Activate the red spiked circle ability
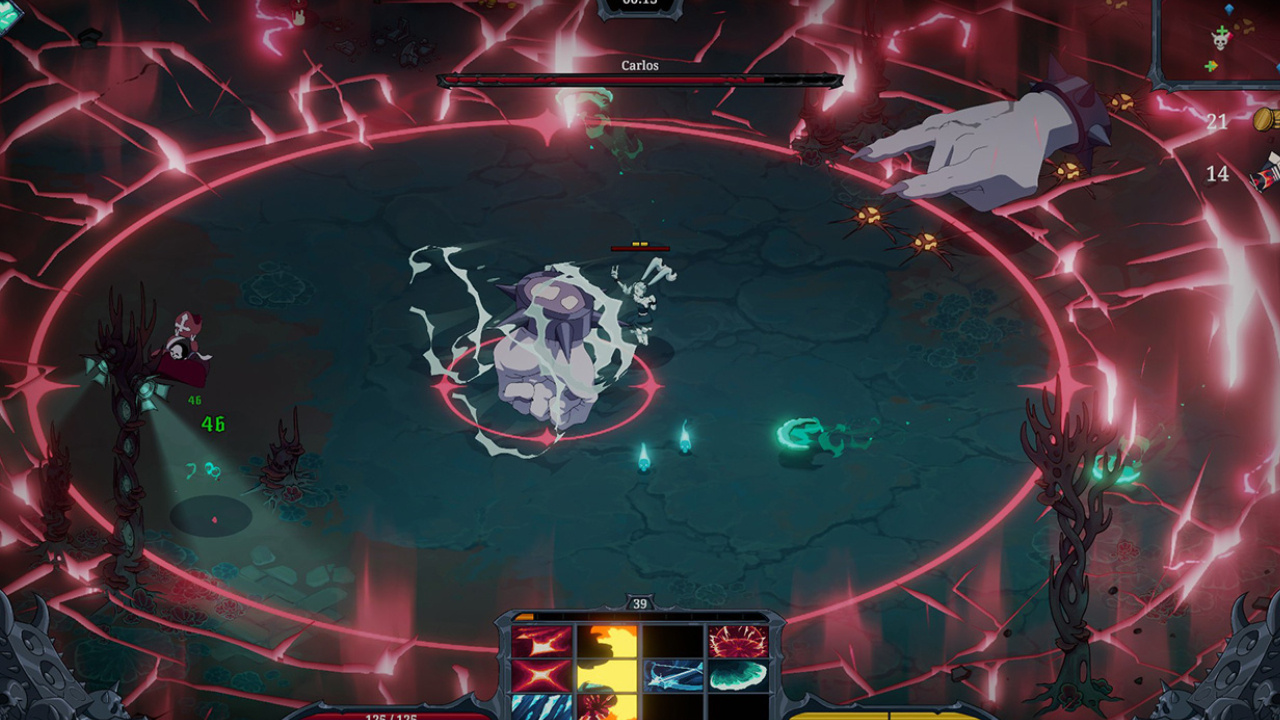The height and width of the screenshot is (720, 1280). point(738,642)
